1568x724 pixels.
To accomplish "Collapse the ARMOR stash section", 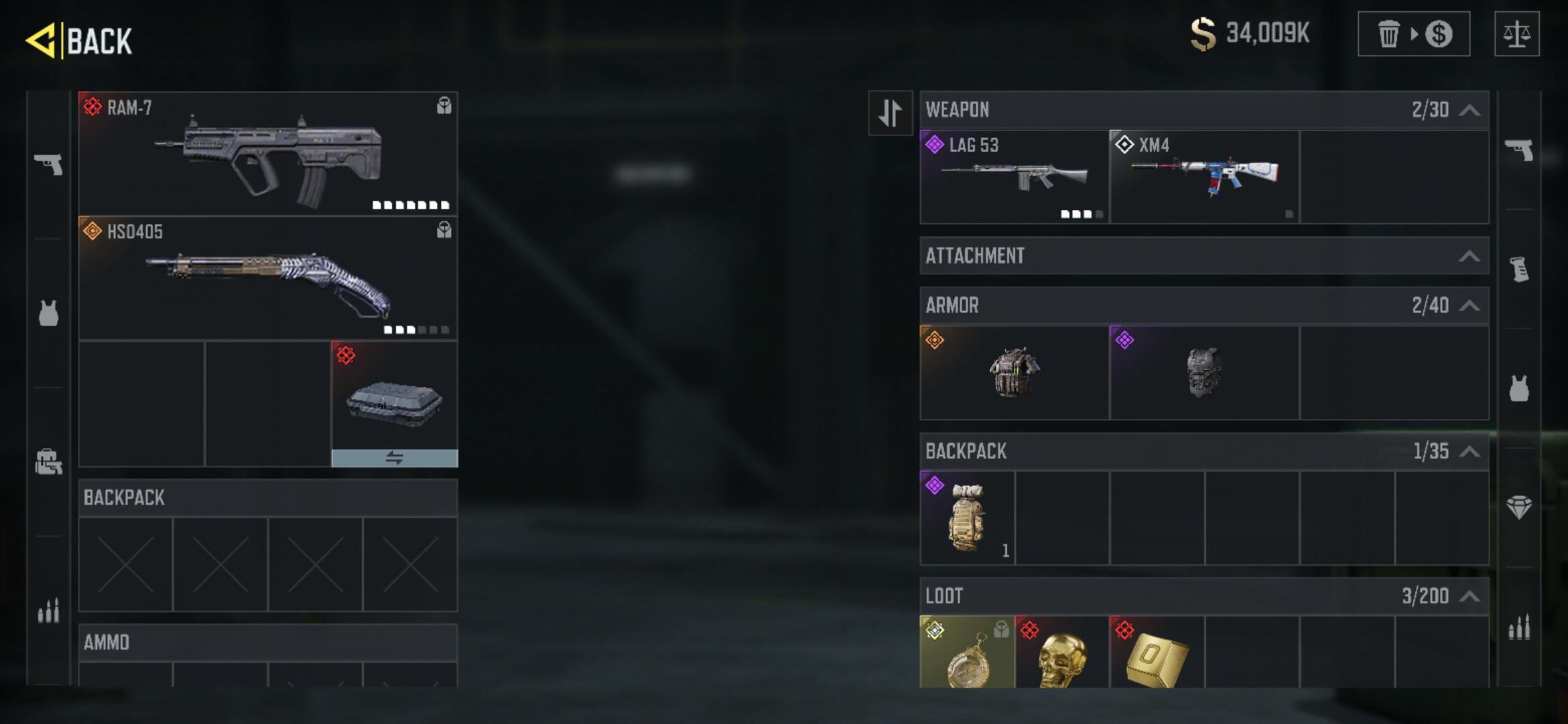I will coord(1469,306).
